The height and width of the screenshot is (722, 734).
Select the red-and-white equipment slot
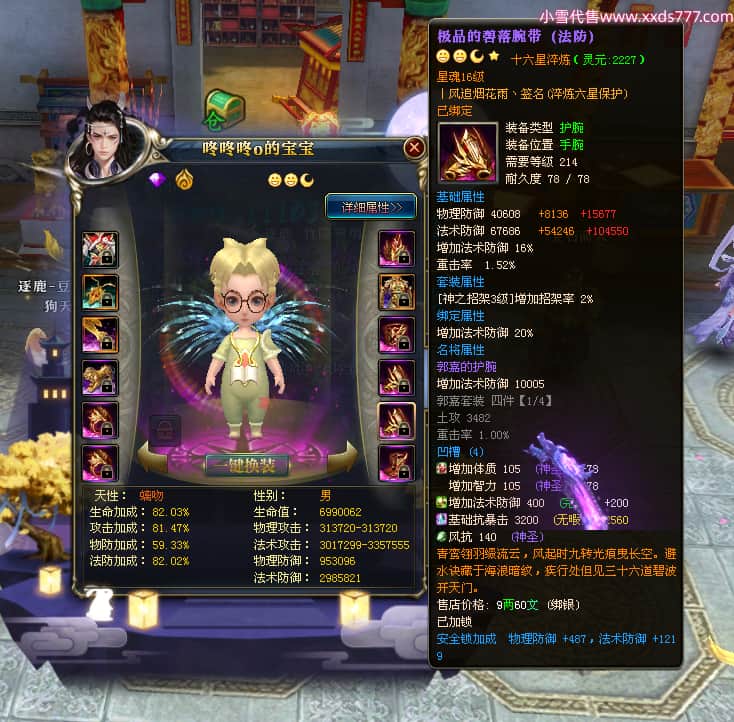(101, 250)
